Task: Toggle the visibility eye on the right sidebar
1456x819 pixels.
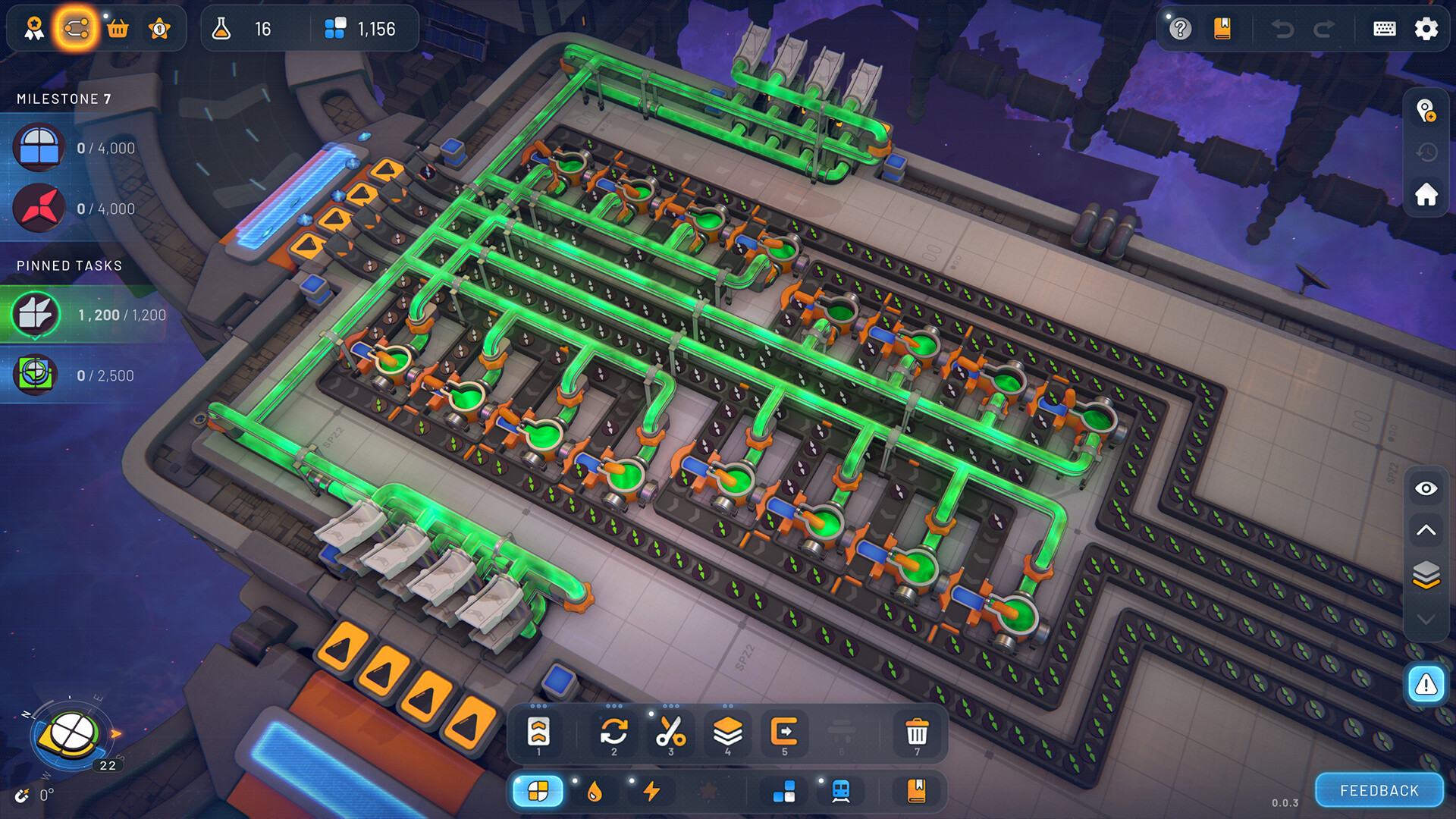Action: (1426, 489)
